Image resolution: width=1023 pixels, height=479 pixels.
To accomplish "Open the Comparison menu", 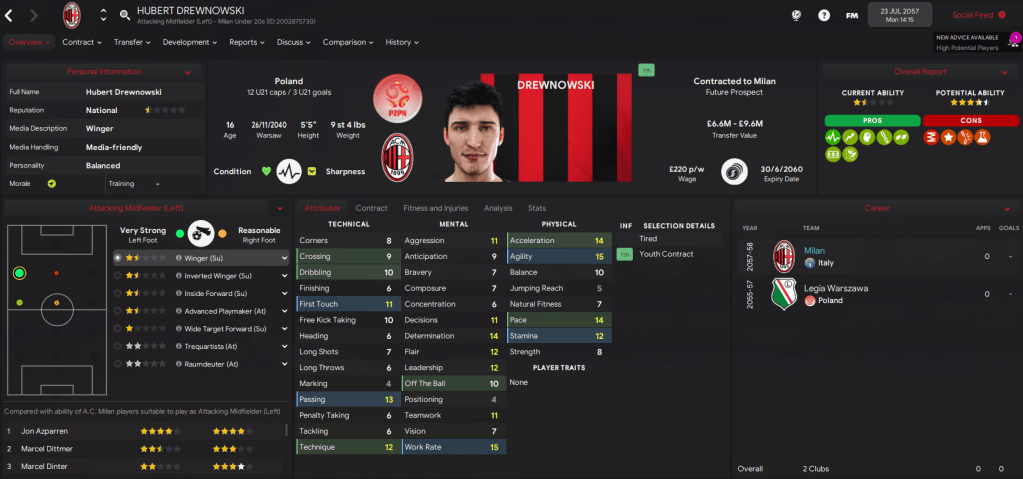I will coord(348,42).
